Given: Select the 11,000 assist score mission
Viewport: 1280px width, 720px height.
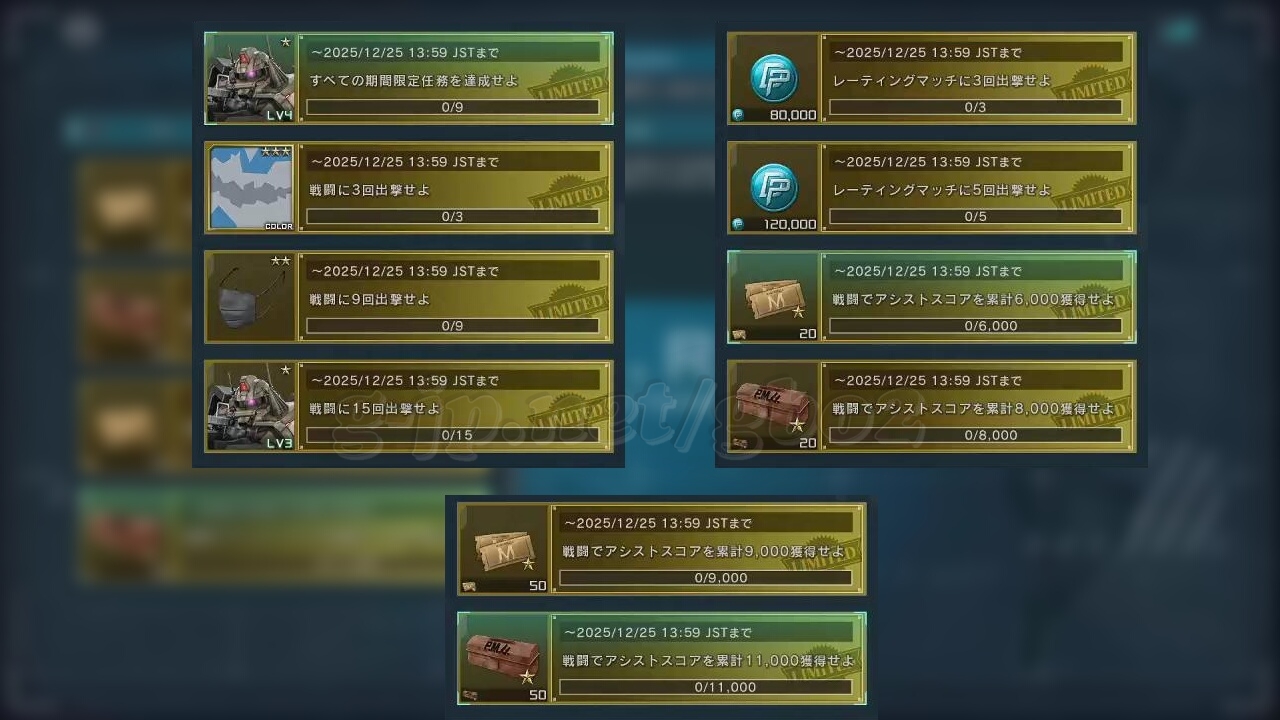Looking at the screenshot, I should point(707,659).
